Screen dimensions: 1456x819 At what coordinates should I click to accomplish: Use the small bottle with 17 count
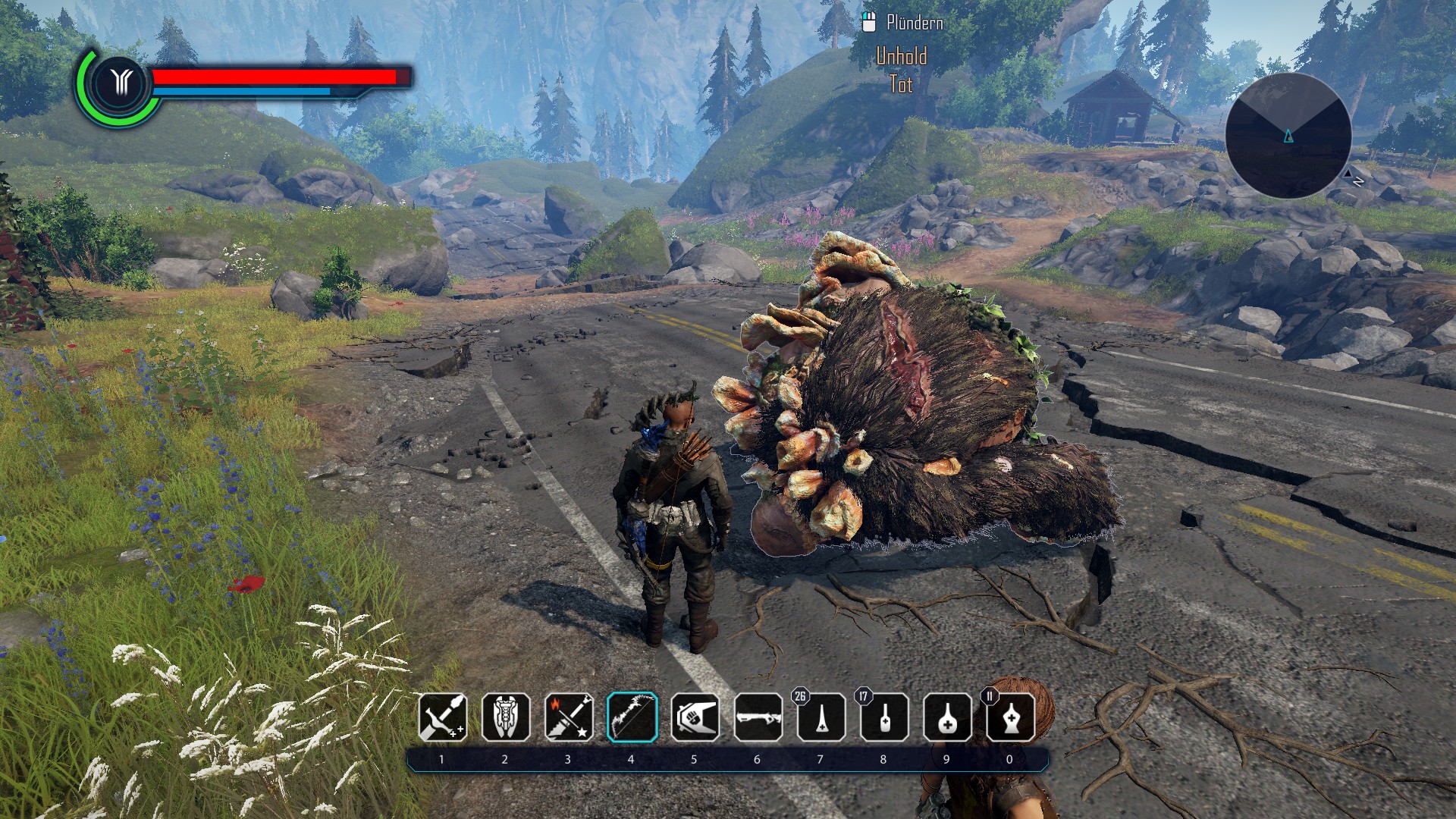coord(884,717)
